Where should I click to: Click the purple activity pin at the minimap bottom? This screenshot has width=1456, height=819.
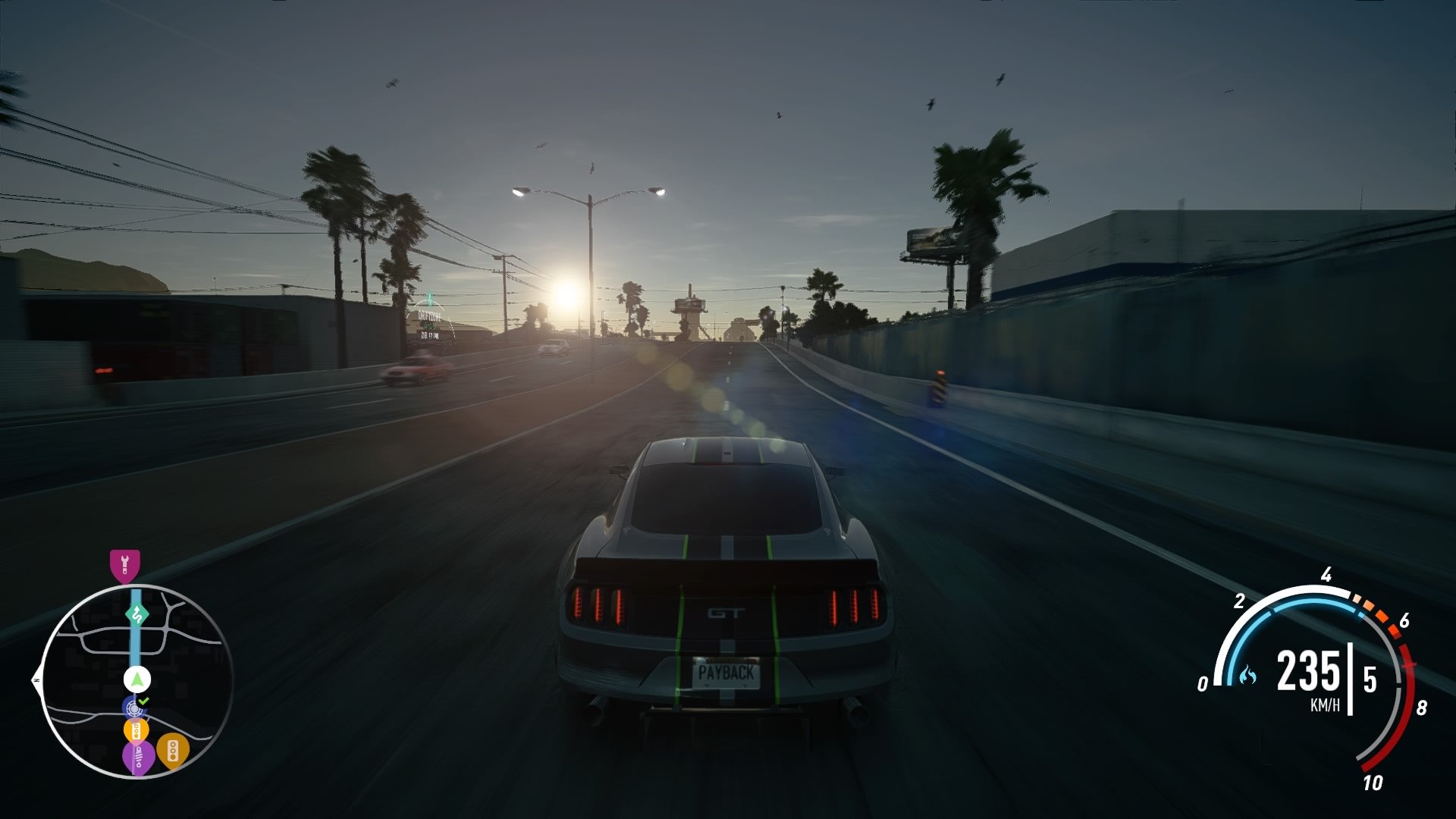137,757
